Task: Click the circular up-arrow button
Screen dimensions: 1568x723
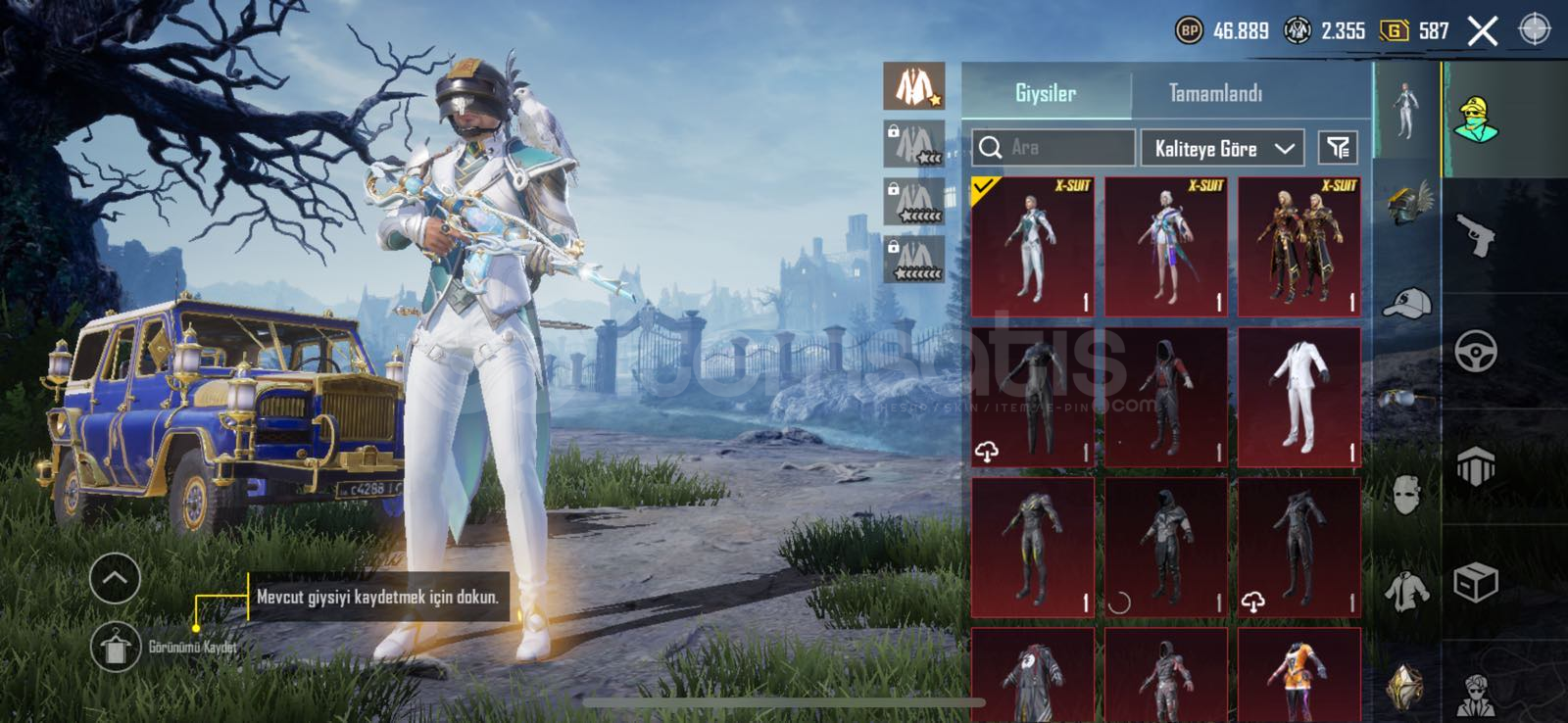Action: pos(115,579)
